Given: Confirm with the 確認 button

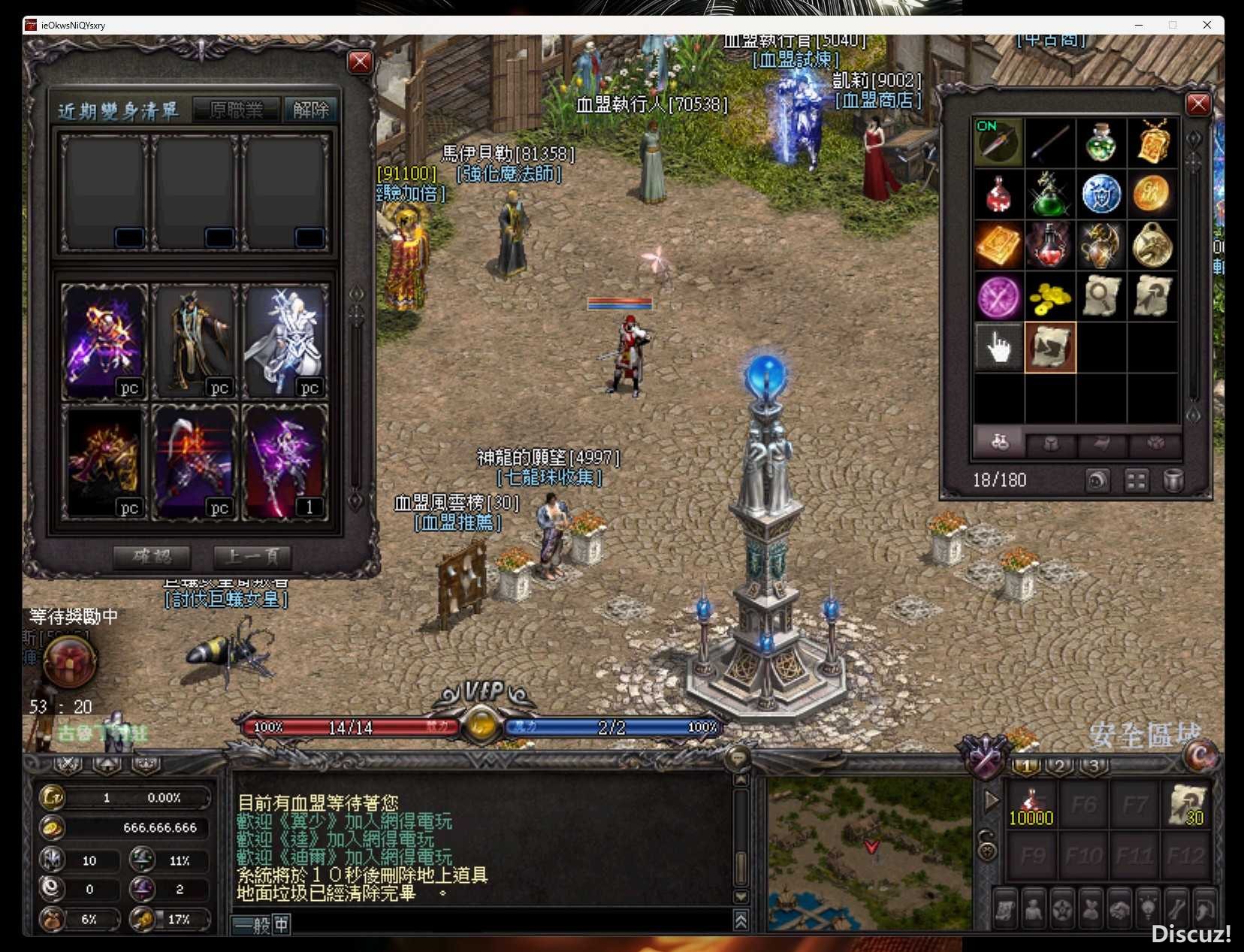Looking at the screenshot, I should 152,557.
